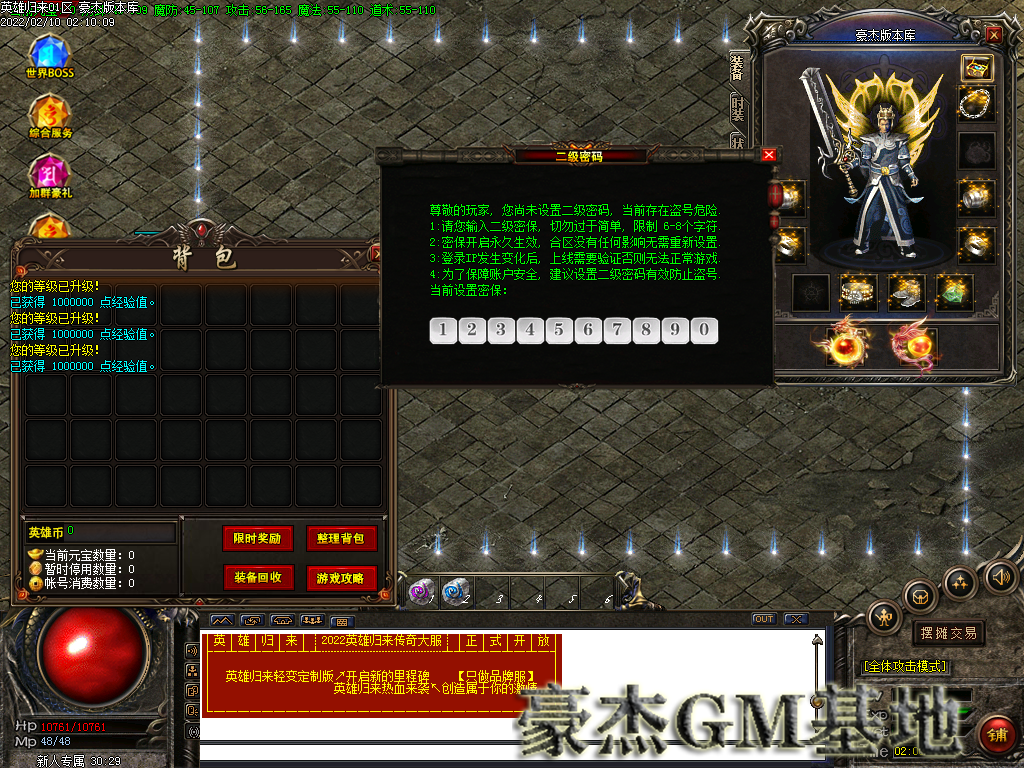
Task: Sort the bag with 整理背包
Action: click(341, 538)
